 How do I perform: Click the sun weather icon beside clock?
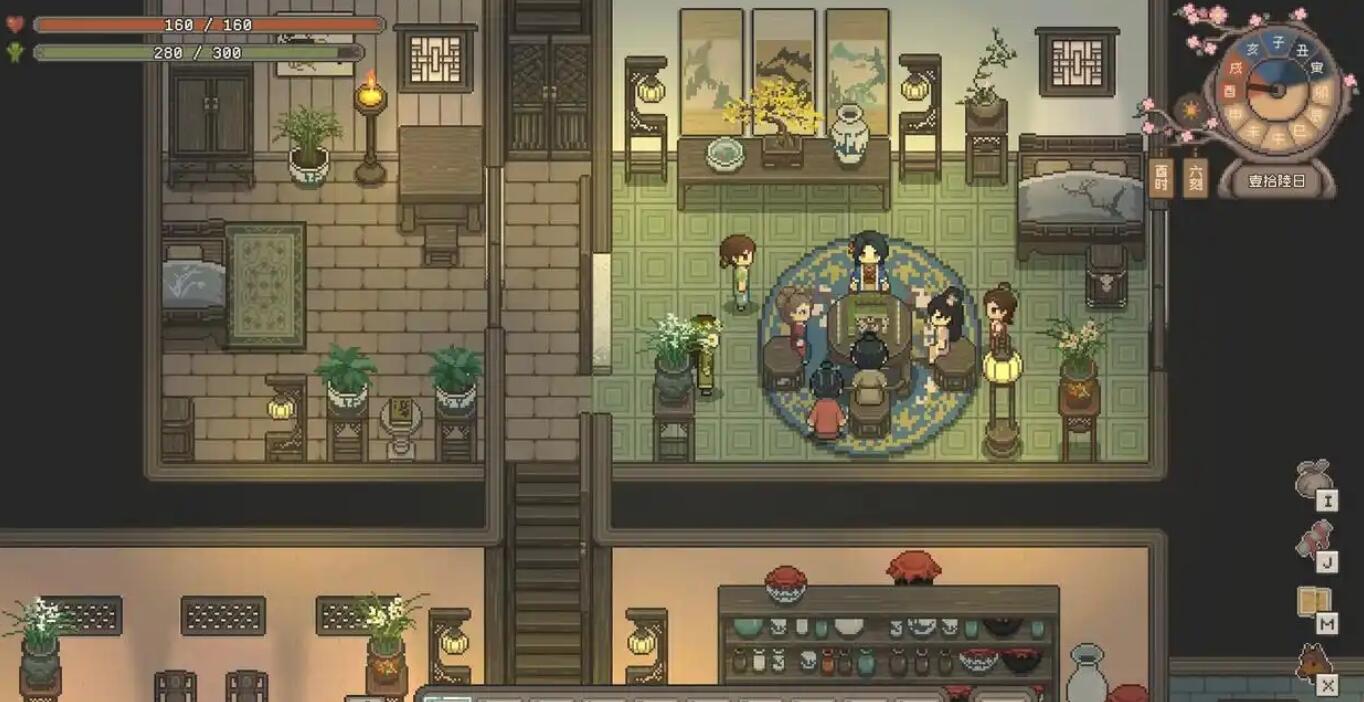(x=1191, y=108)
